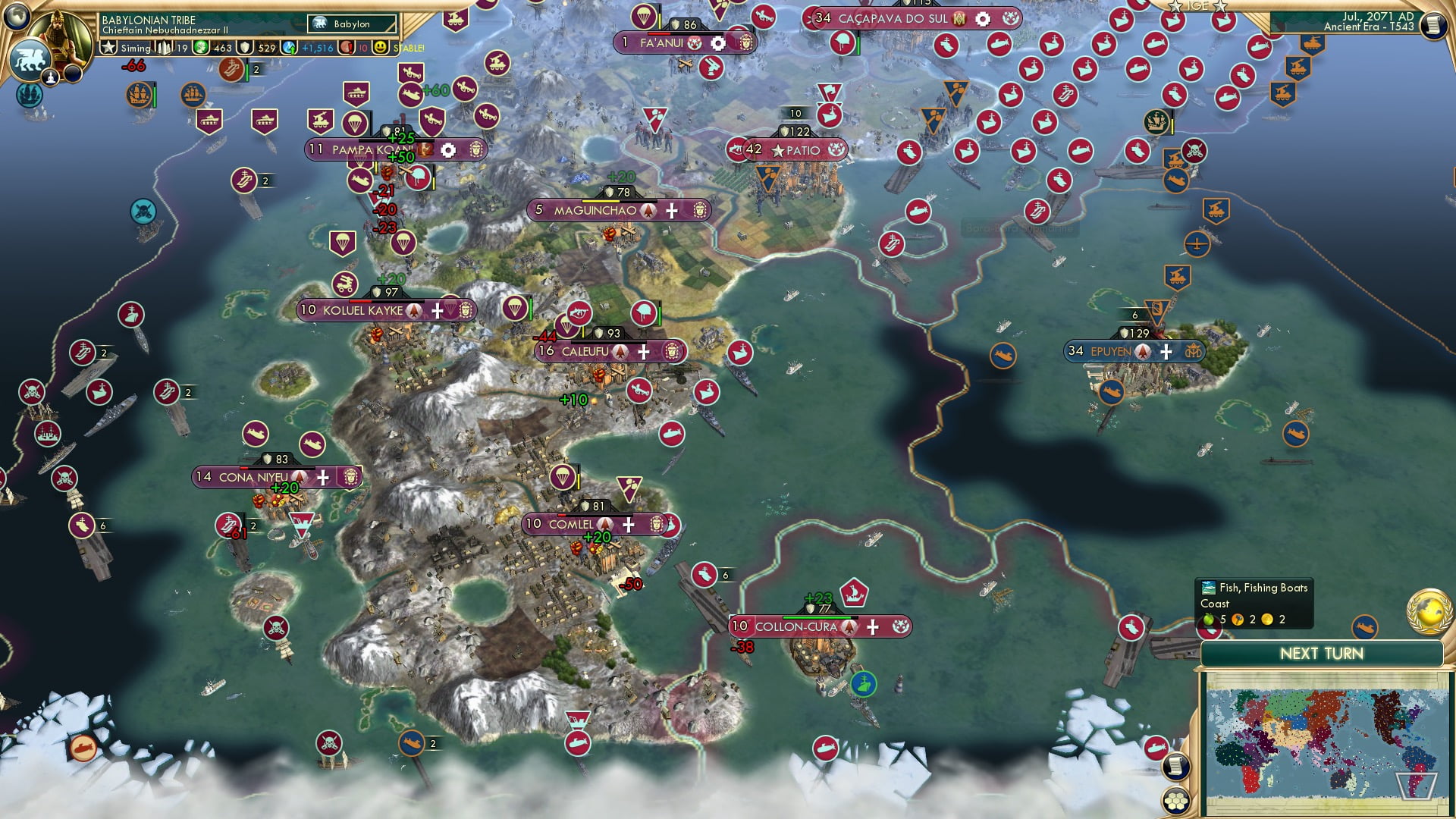This screenshot has width=1456, height=819.
Task: Expand Comlel's banner with its plus button
Action: tap(628, 524)
